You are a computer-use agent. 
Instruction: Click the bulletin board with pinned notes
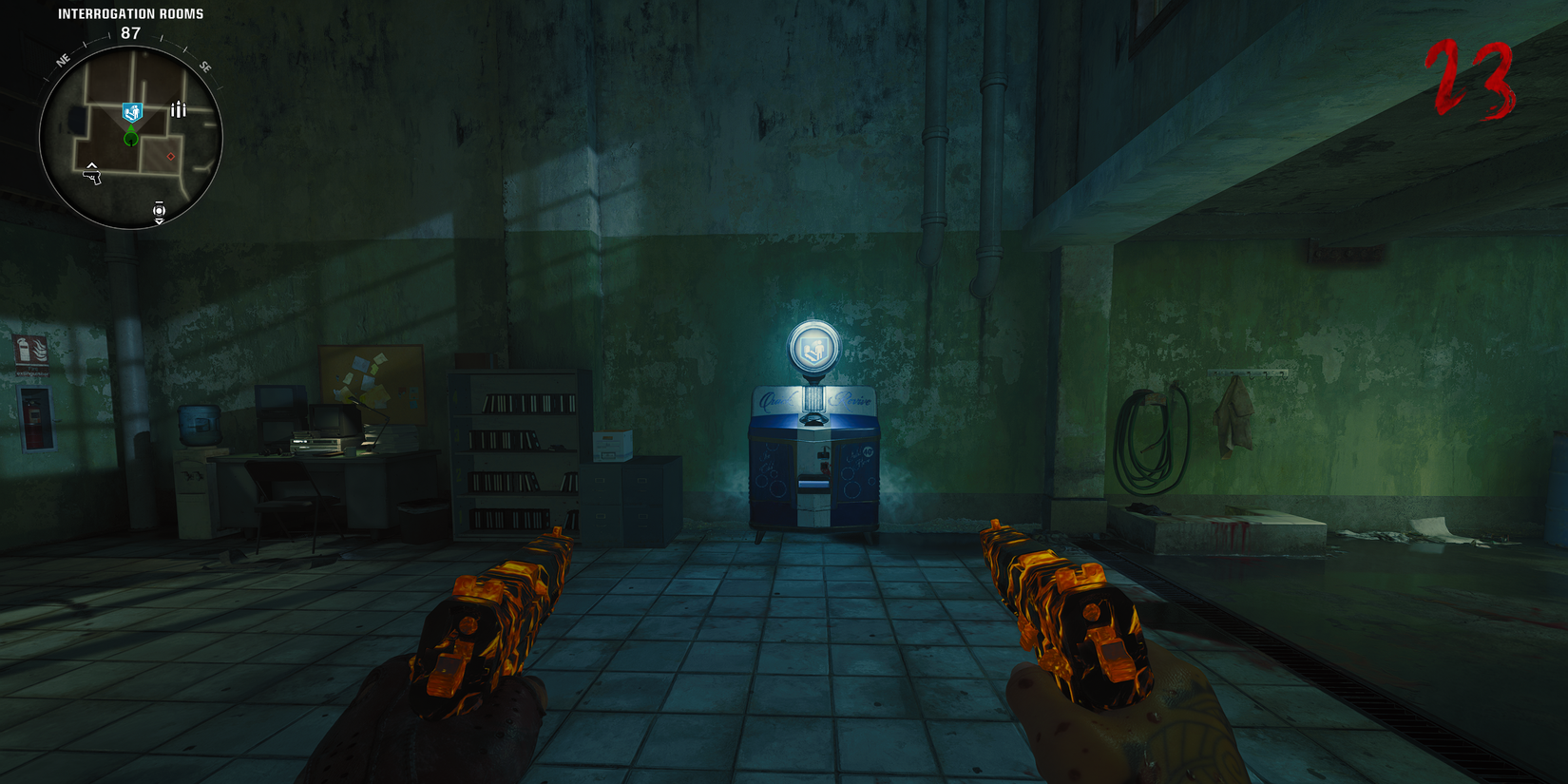click(366, 380)
